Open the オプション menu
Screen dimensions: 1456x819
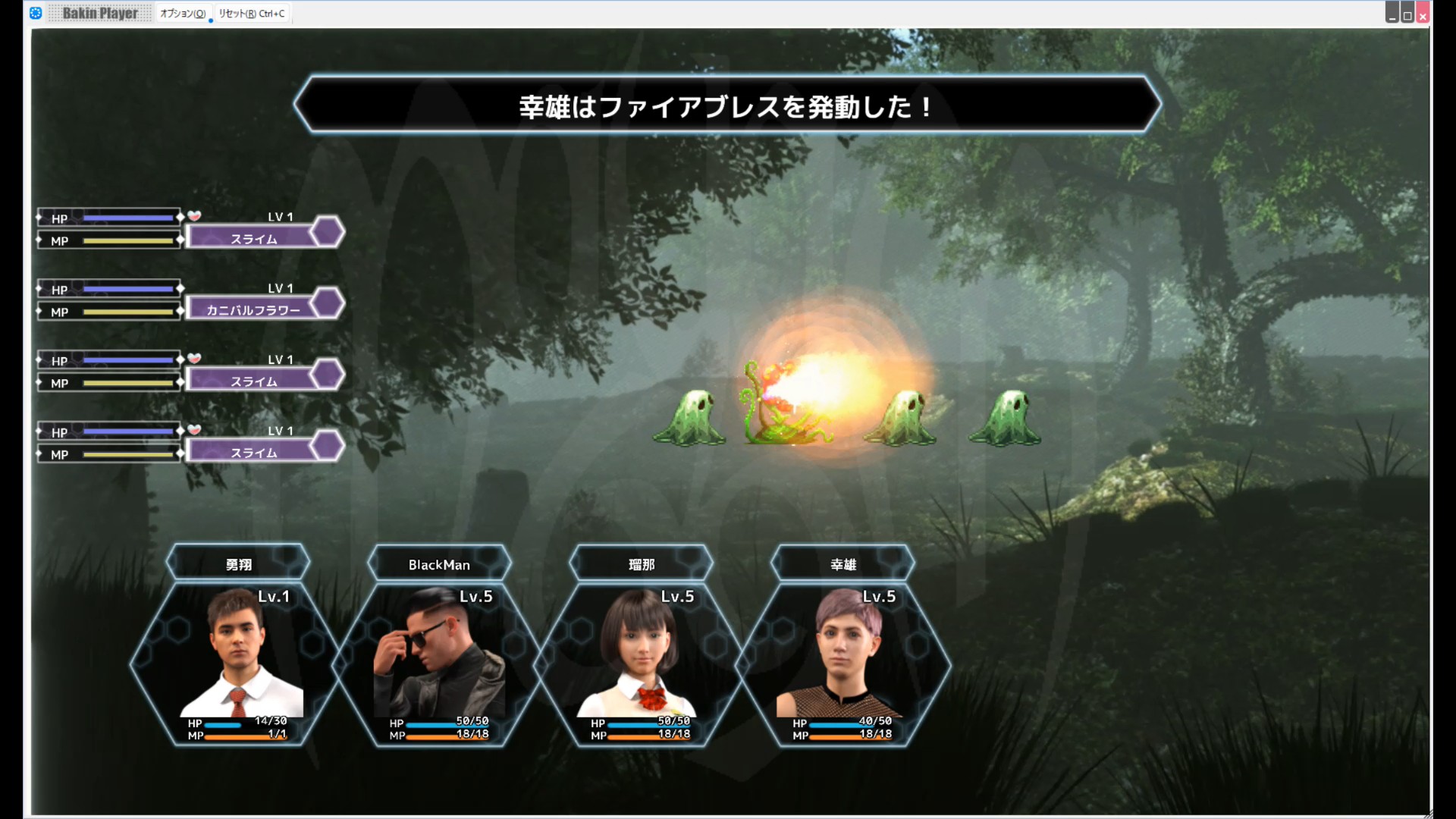[x=182, y=14]
